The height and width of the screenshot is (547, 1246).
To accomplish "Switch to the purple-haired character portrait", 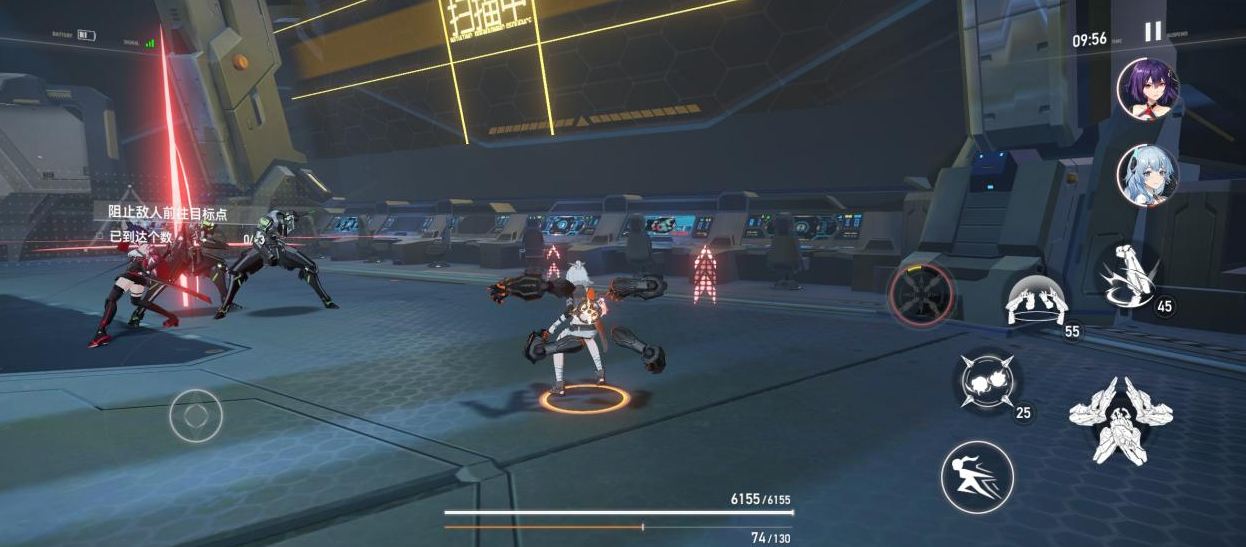I will tap(1147, 89).
